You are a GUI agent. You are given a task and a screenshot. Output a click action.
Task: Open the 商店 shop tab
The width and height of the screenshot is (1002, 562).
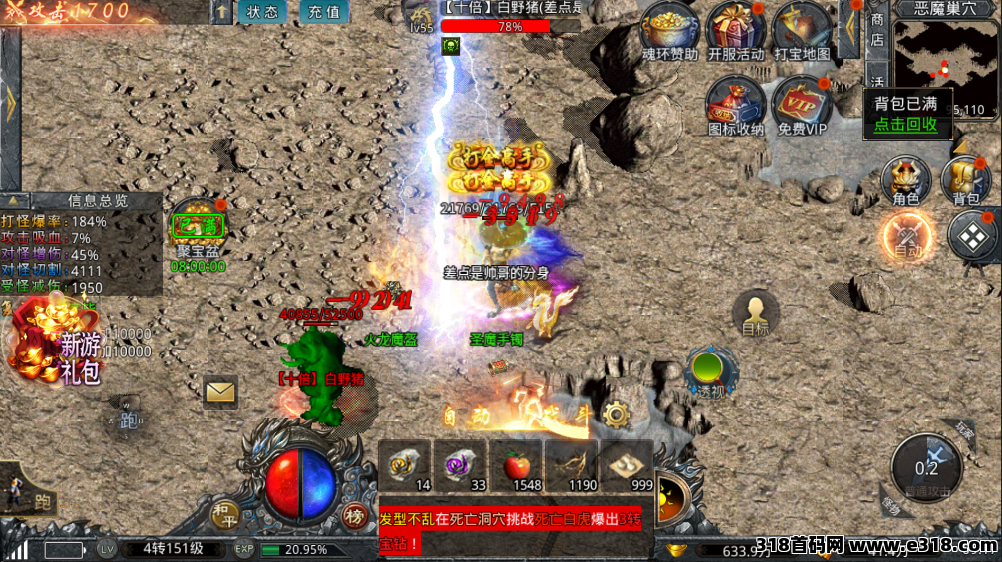tap(877, 28)
